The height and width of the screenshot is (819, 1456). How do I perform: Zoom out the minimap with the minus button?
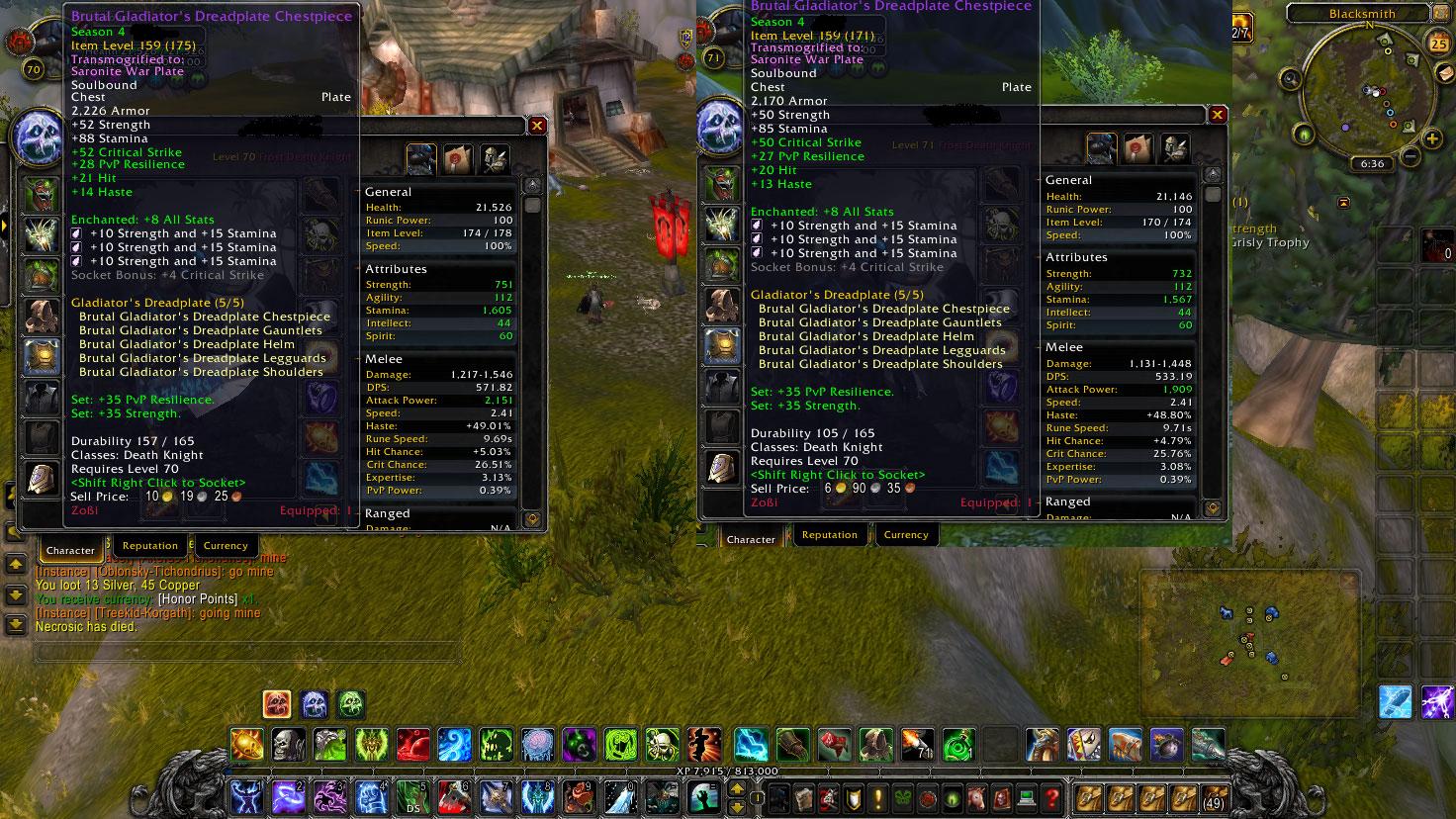[1409, 155]
